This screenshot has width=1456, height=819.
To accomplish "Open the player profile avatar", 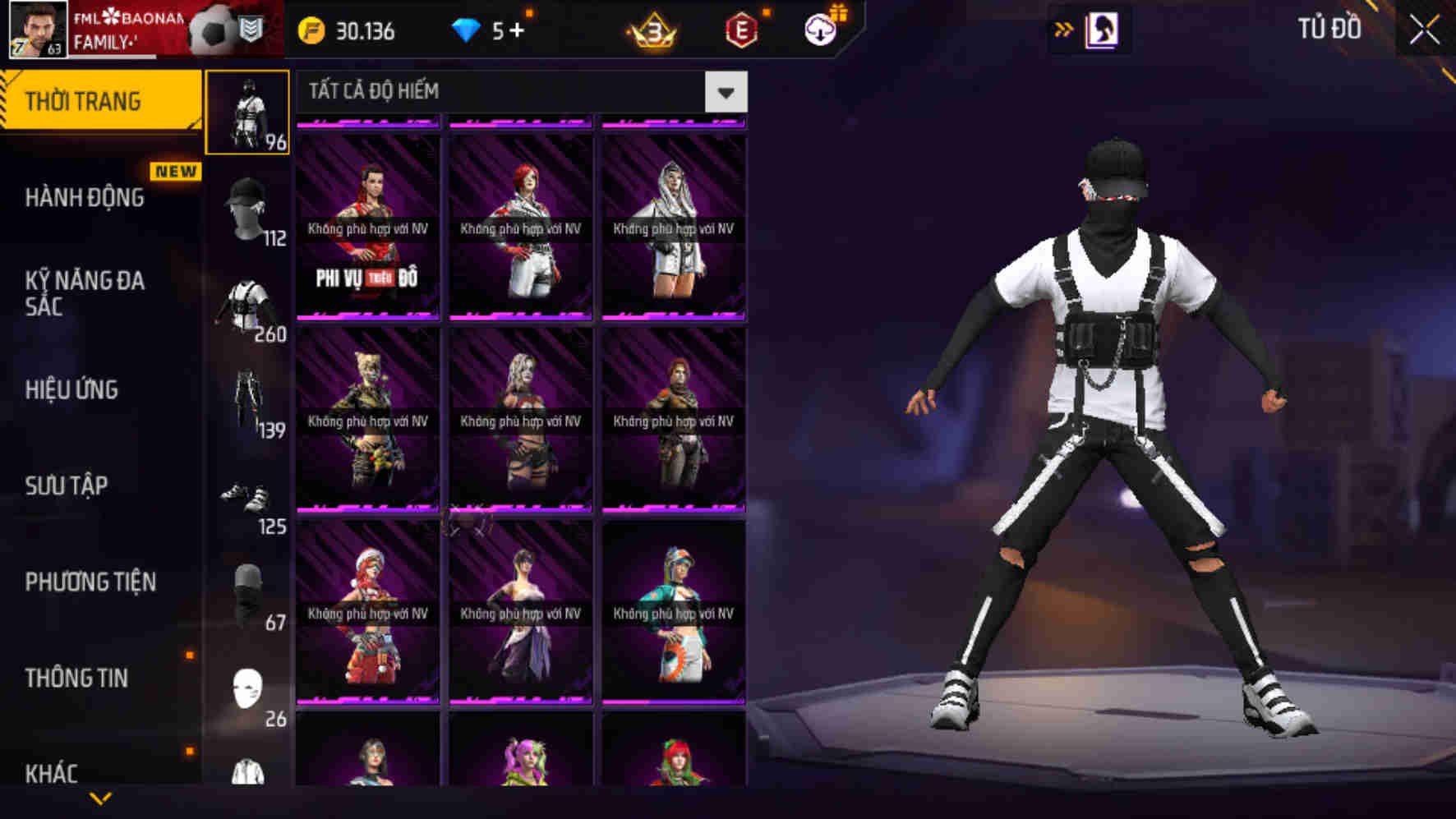I will (36, 31).
